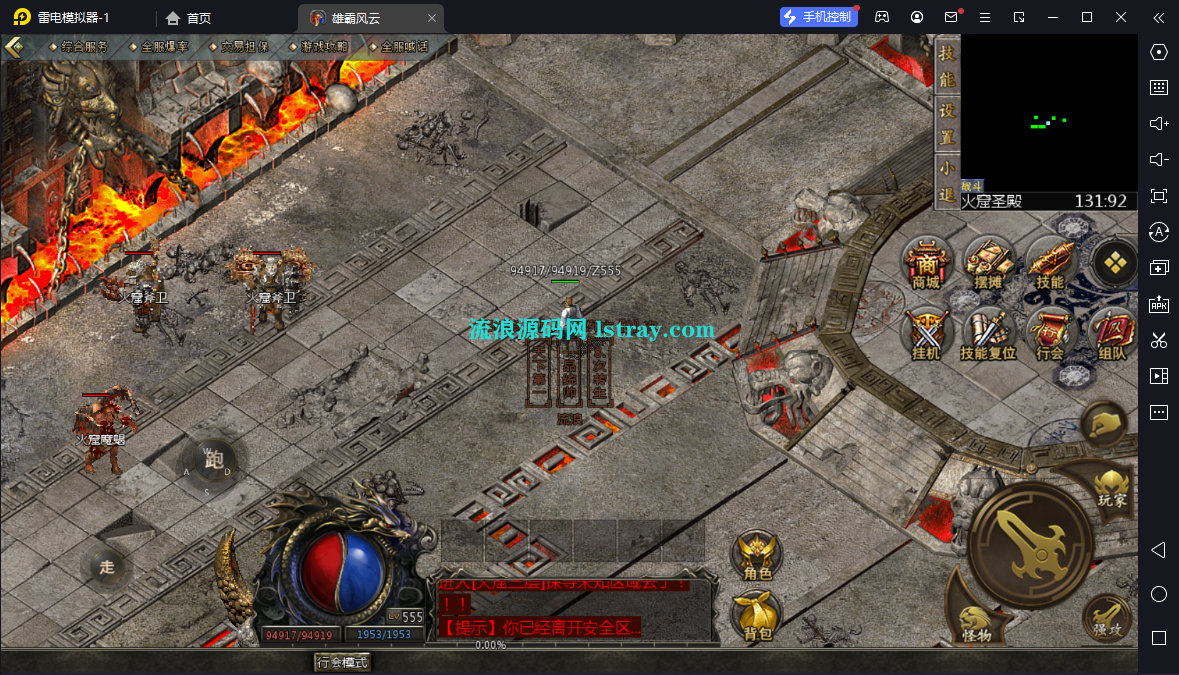
Task: Open the 组队 team icon
Action: 1111,334
